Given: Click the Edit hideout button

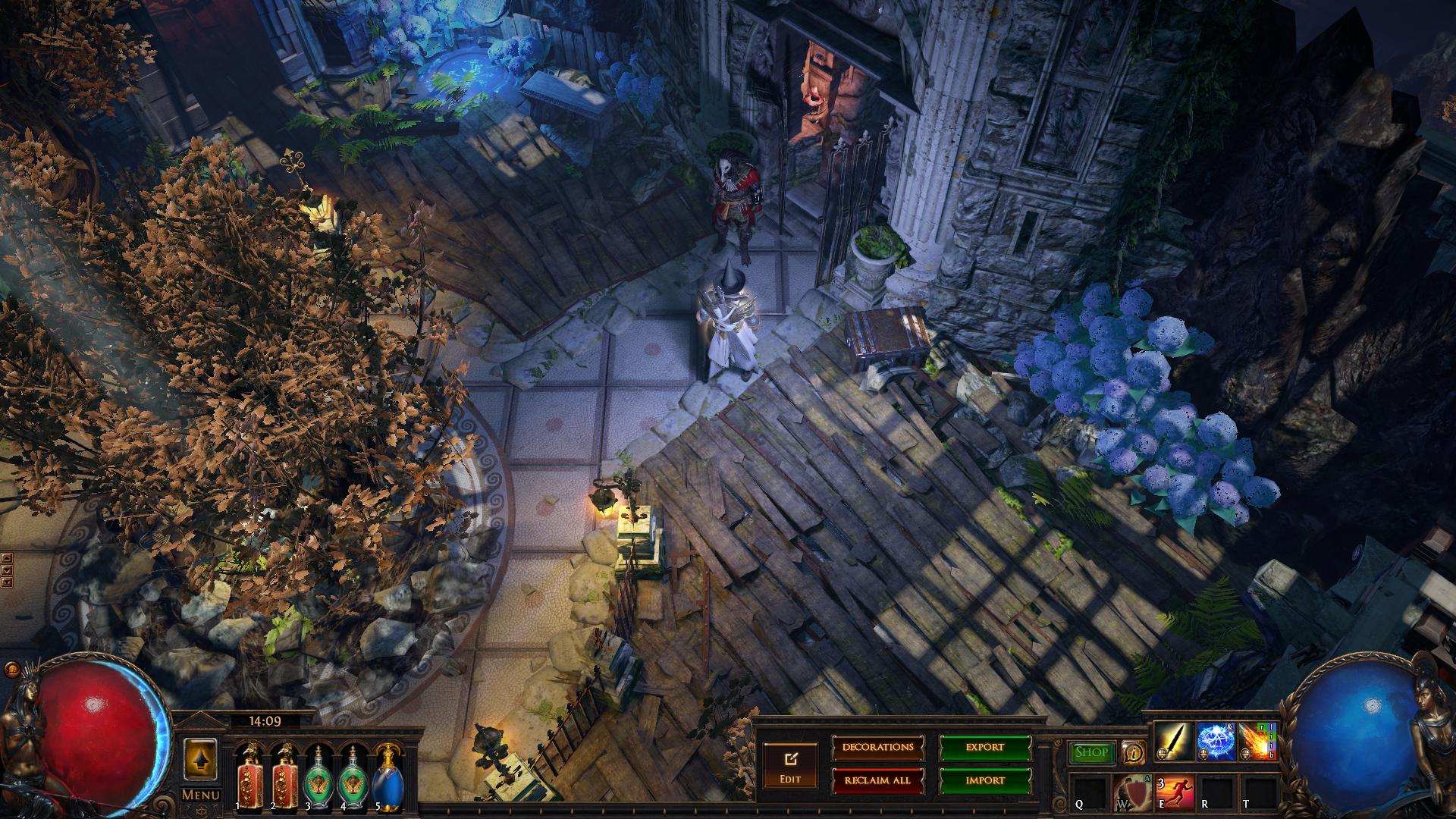Looking at the screenshot, I should [790, 766].
